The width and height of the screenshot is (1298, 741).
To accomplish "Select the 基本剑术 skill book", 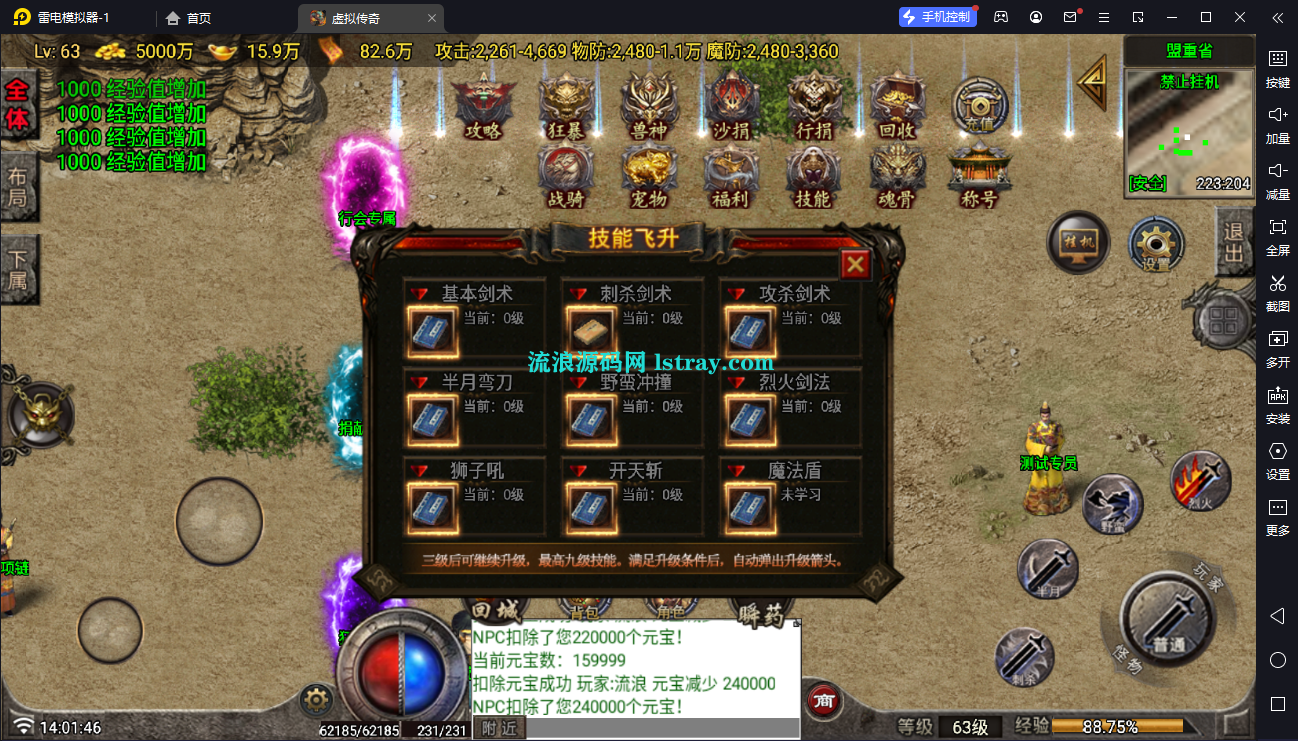I will [x=433, y=331].
